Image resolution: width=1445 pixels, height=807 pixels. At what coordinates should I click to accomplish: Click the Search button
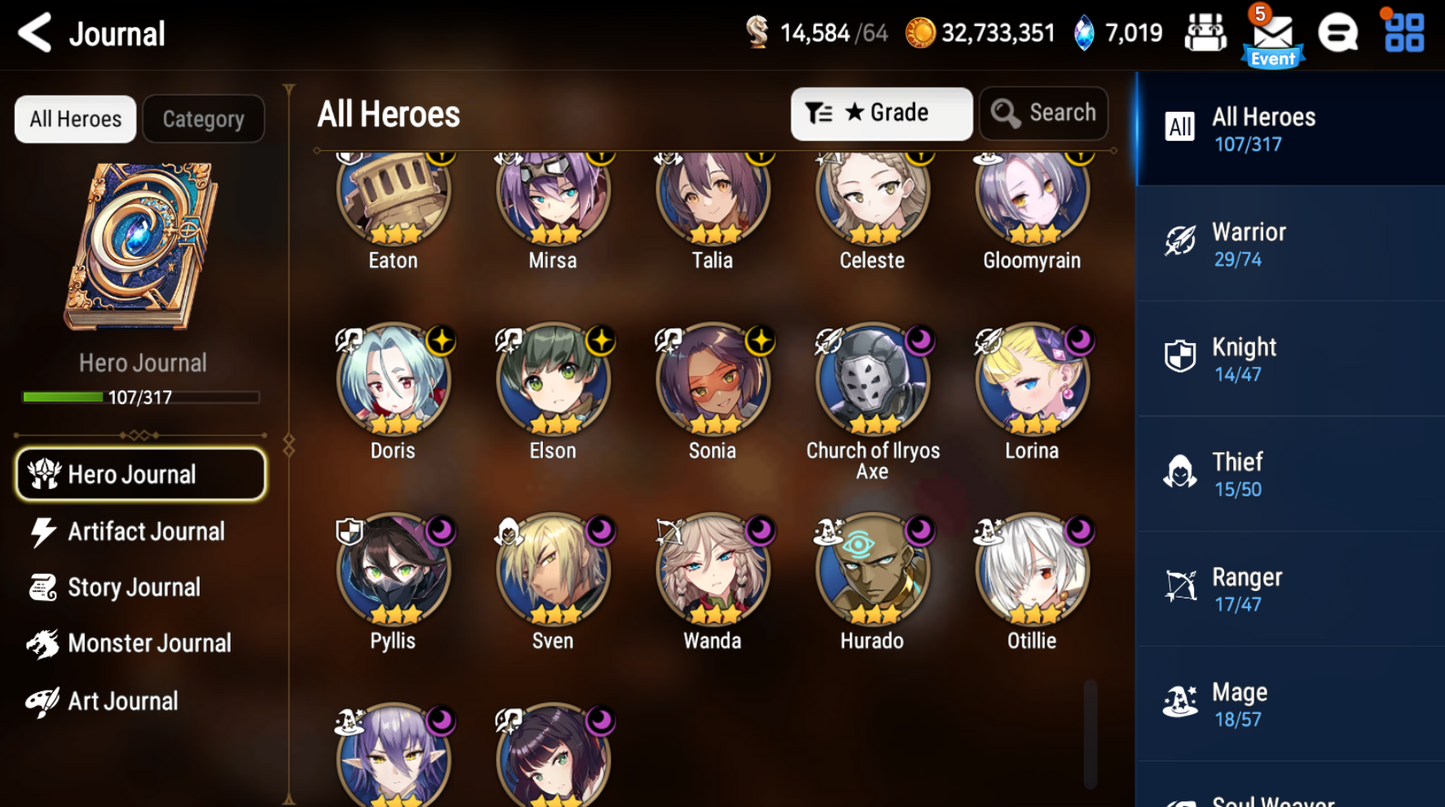[x=1043, y=113]
